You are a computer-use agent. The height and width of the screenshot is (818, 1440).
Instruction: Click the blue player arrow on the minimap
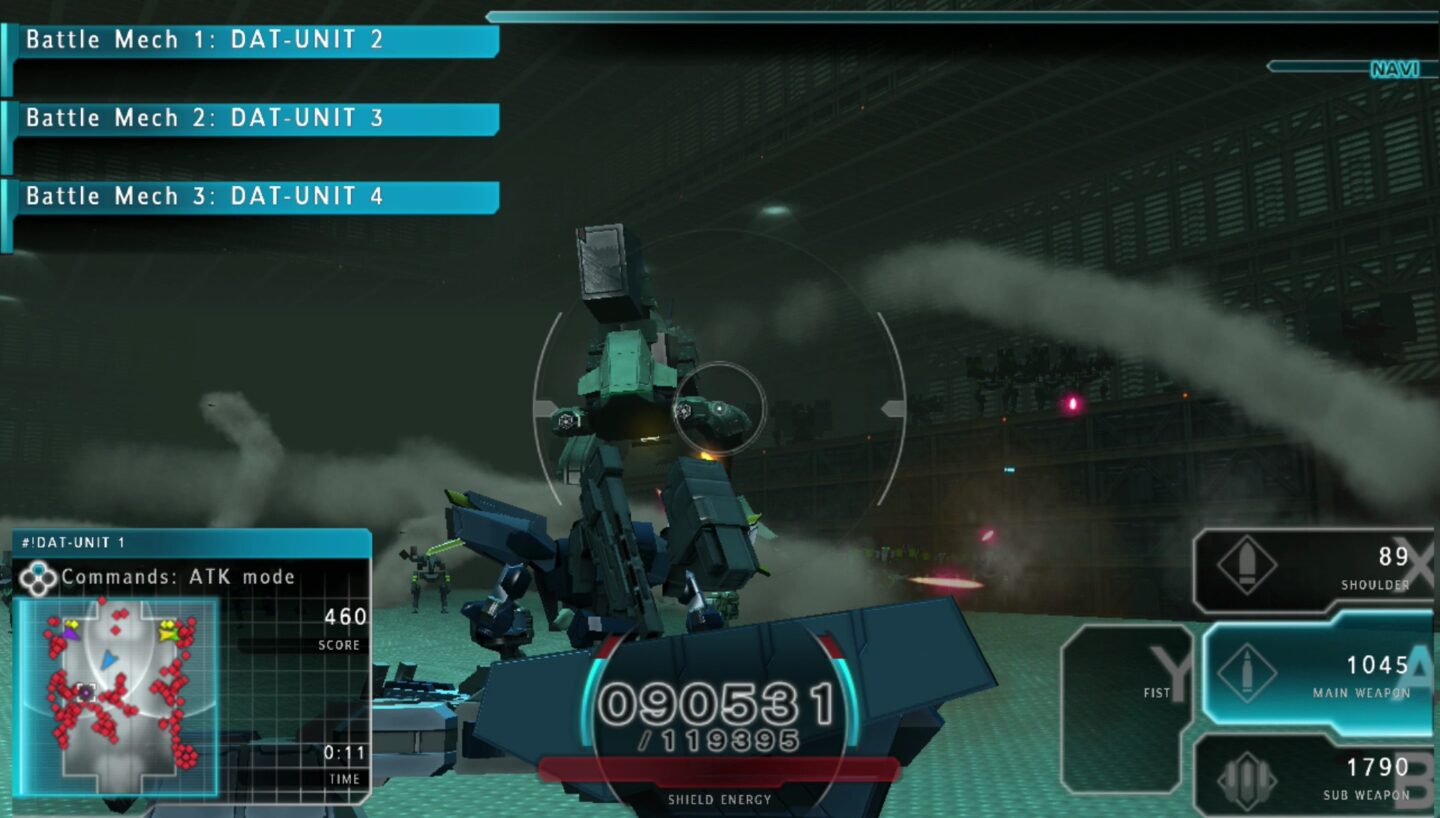click(109, 660)
